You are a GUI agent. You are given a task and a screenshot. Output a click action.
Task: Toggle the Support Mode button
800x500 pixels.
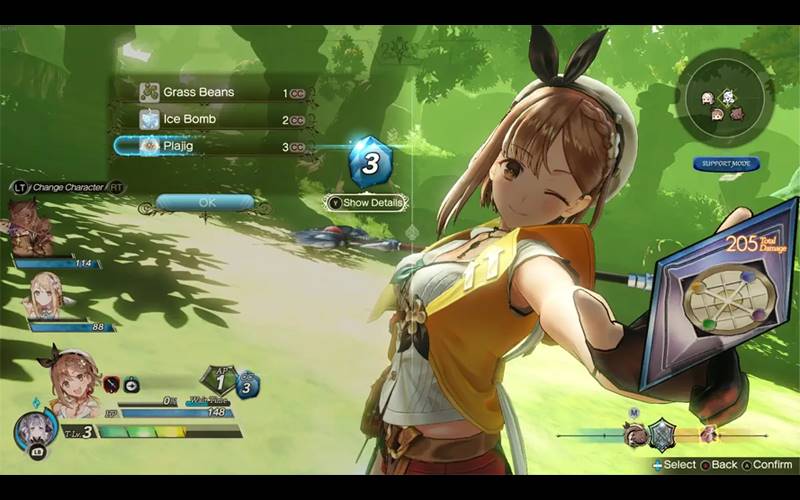click(x=726, y=163)
